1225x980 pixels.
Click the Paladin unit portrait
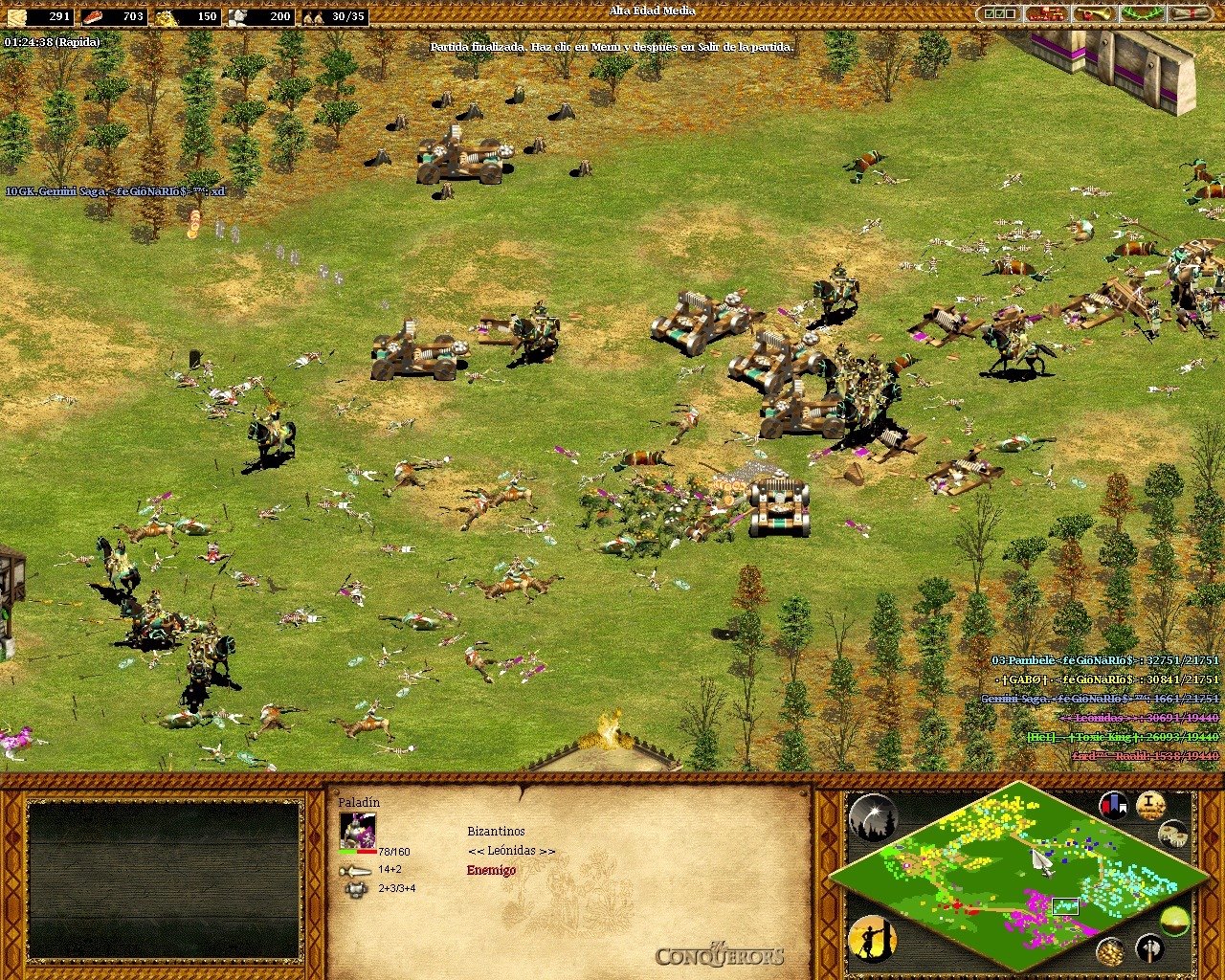(x=358, y=830)
